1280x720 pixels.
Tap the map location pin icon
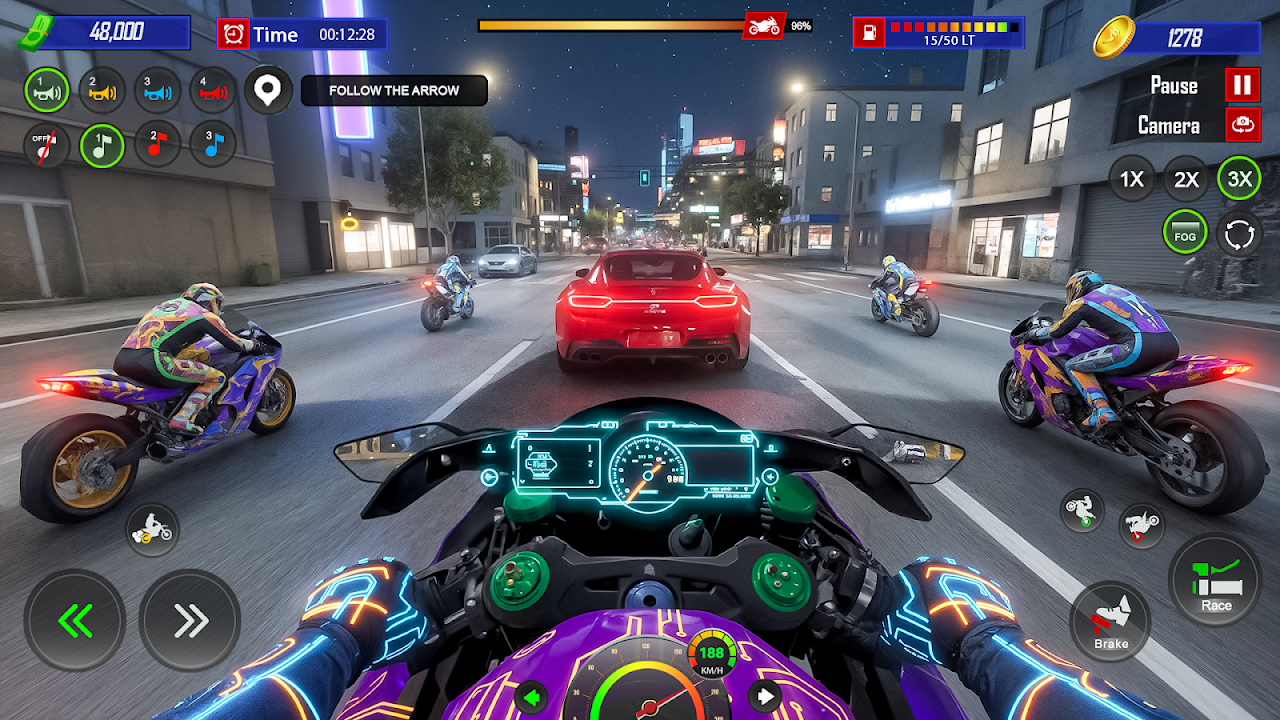[268, 91]
